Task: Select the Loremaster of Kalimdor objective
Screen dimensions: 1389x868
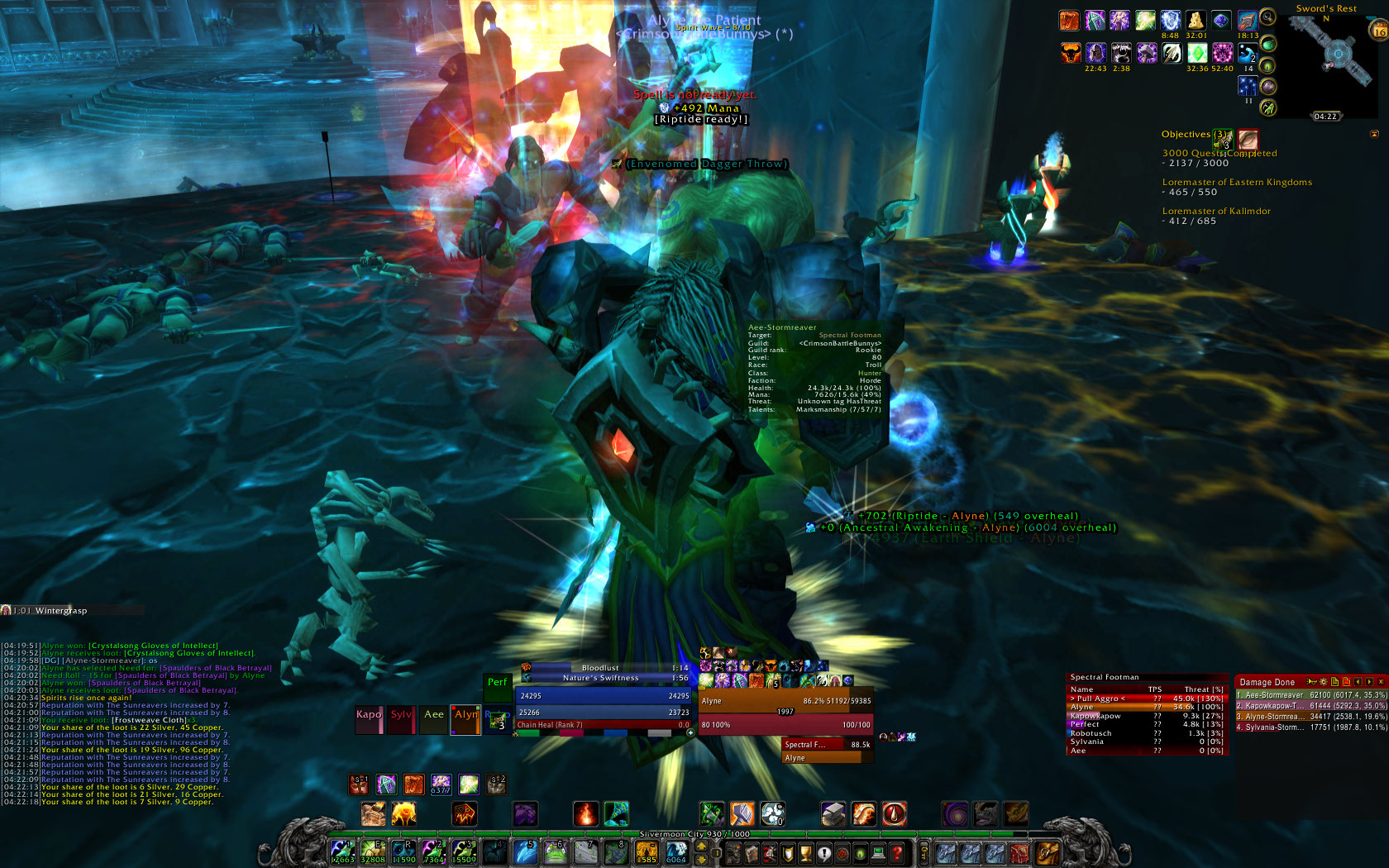Action: coord(1216,212)
